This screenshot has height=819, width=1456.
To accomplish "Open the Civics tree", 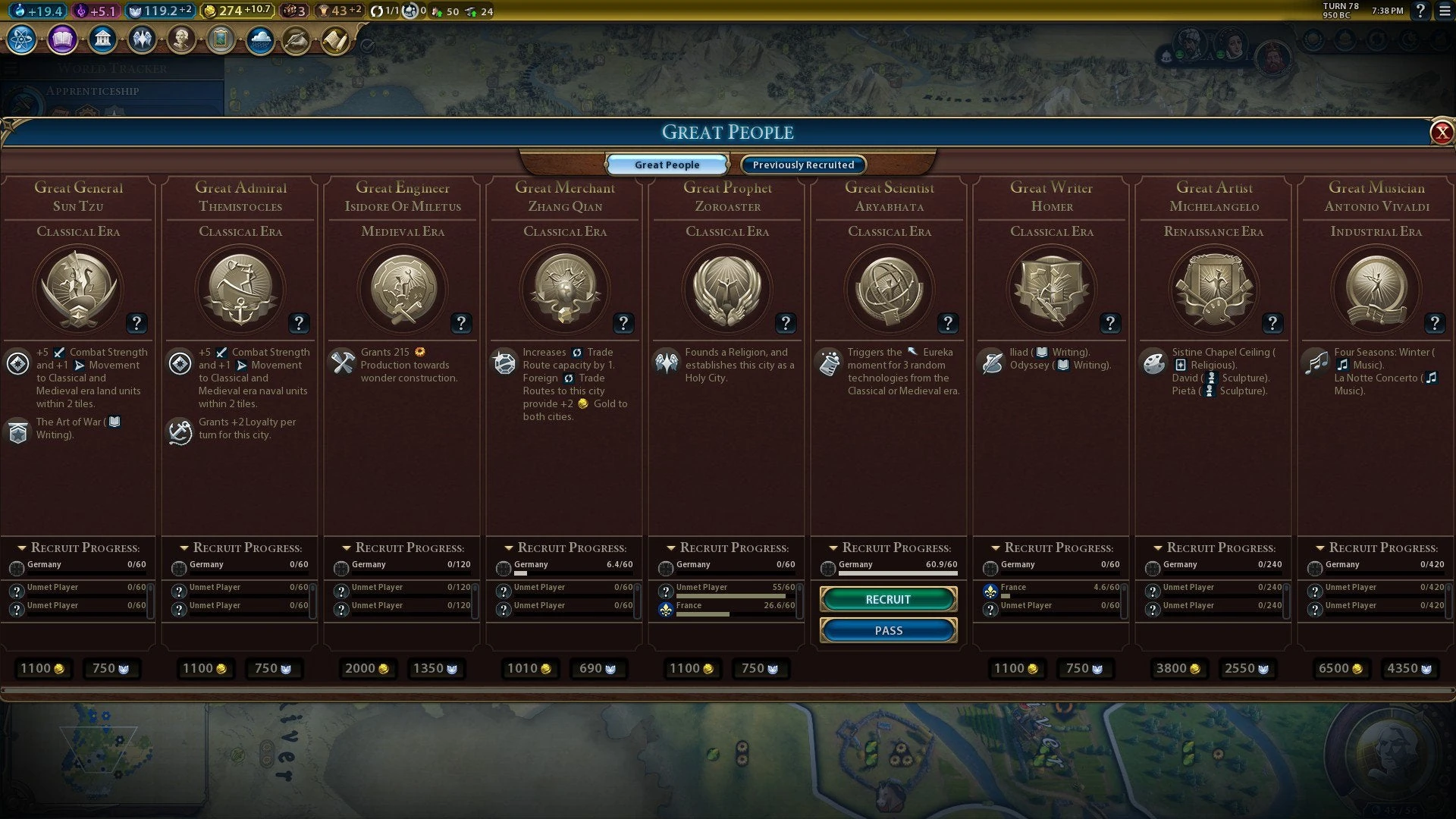I will [x=61, y=40].
